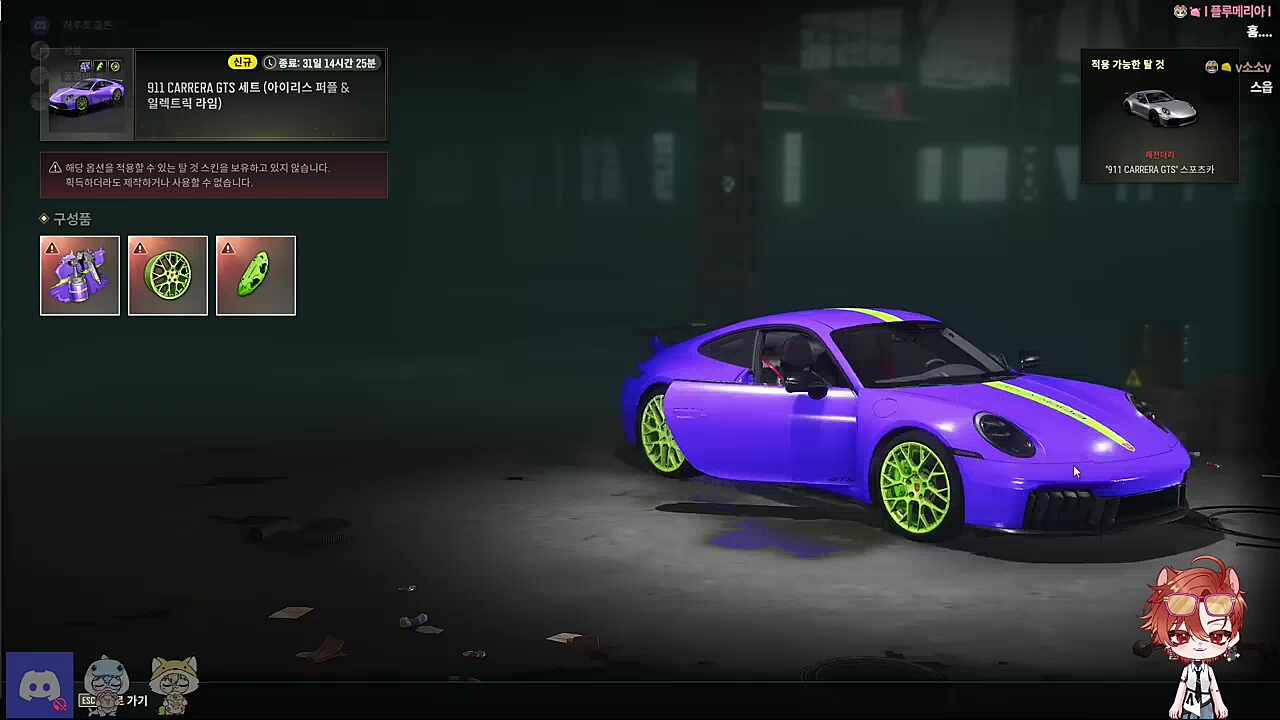Open the applicable silver 911 Carrera GTS vehicle card

coord(1160,118)
